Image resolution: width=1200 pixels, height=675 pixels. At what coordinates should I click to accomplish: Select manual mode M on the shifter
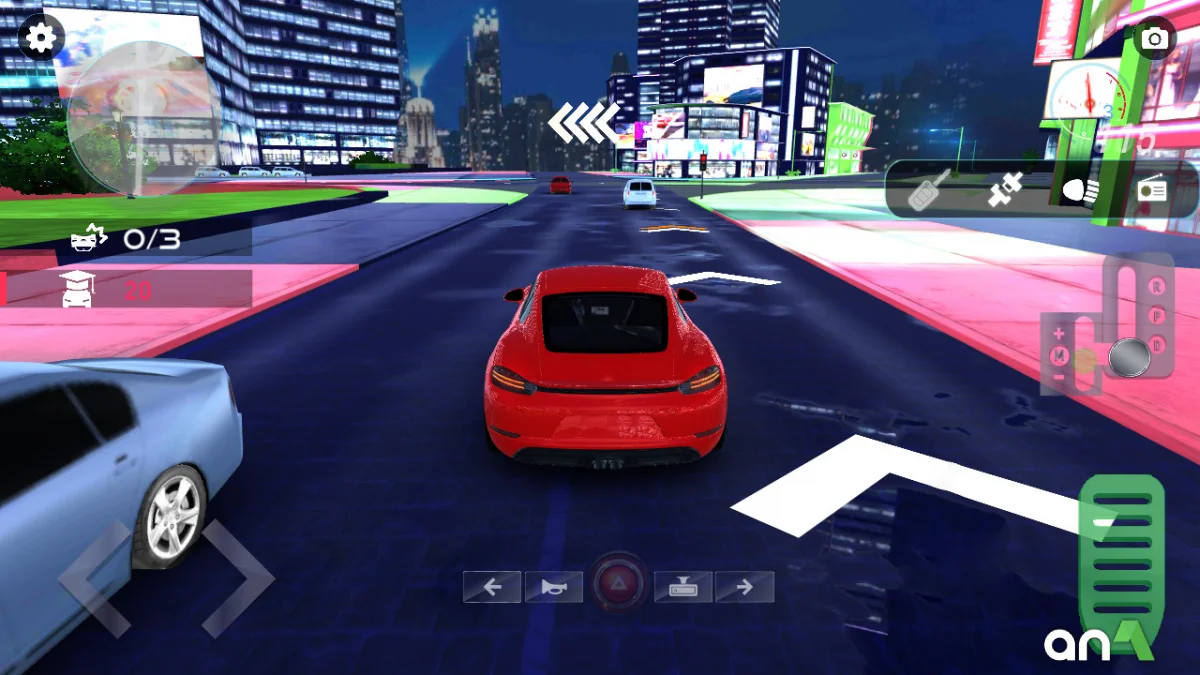[x=1059, y=355]
